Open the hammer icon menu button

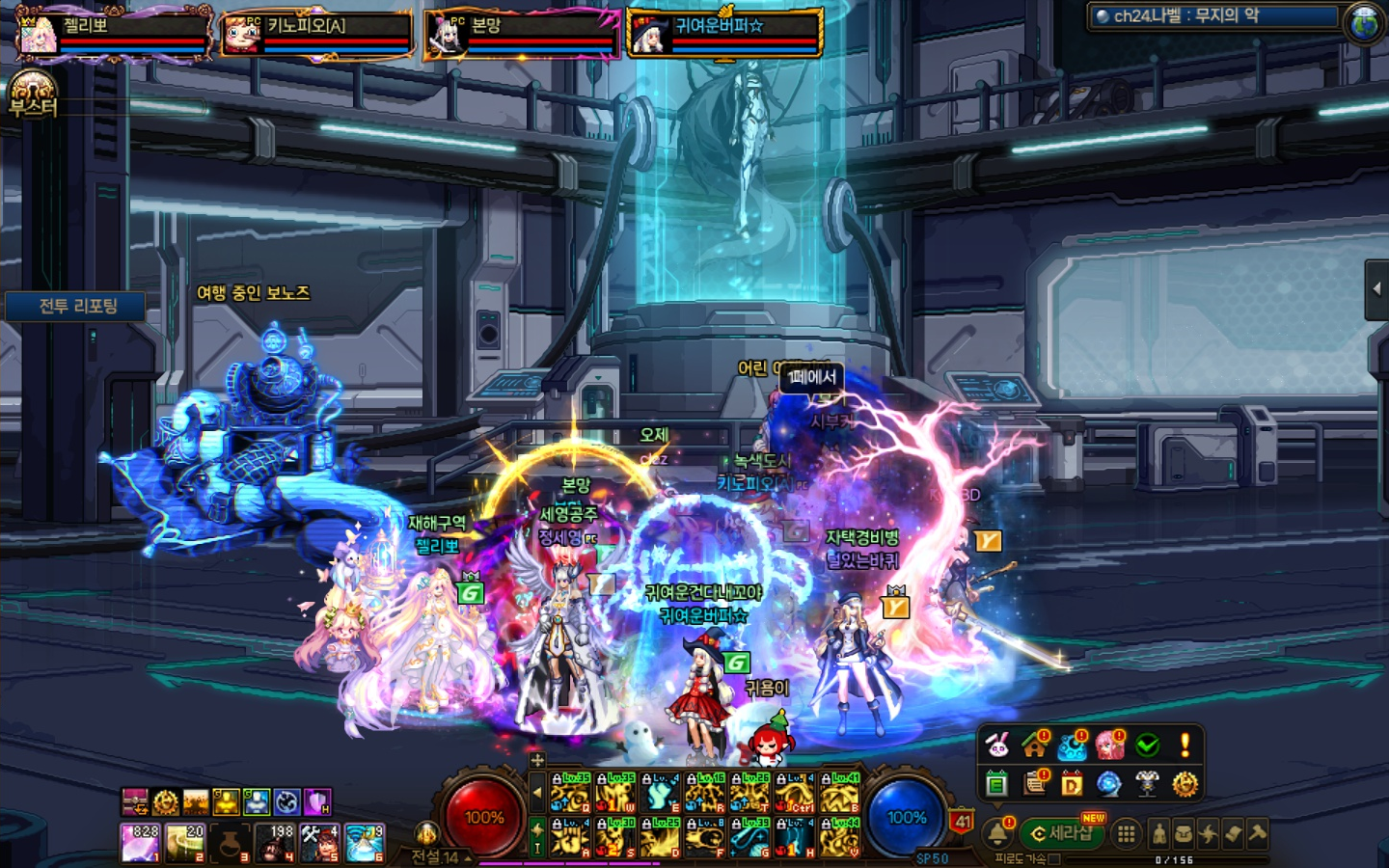pyautogui.click(x=1257, y=834)
